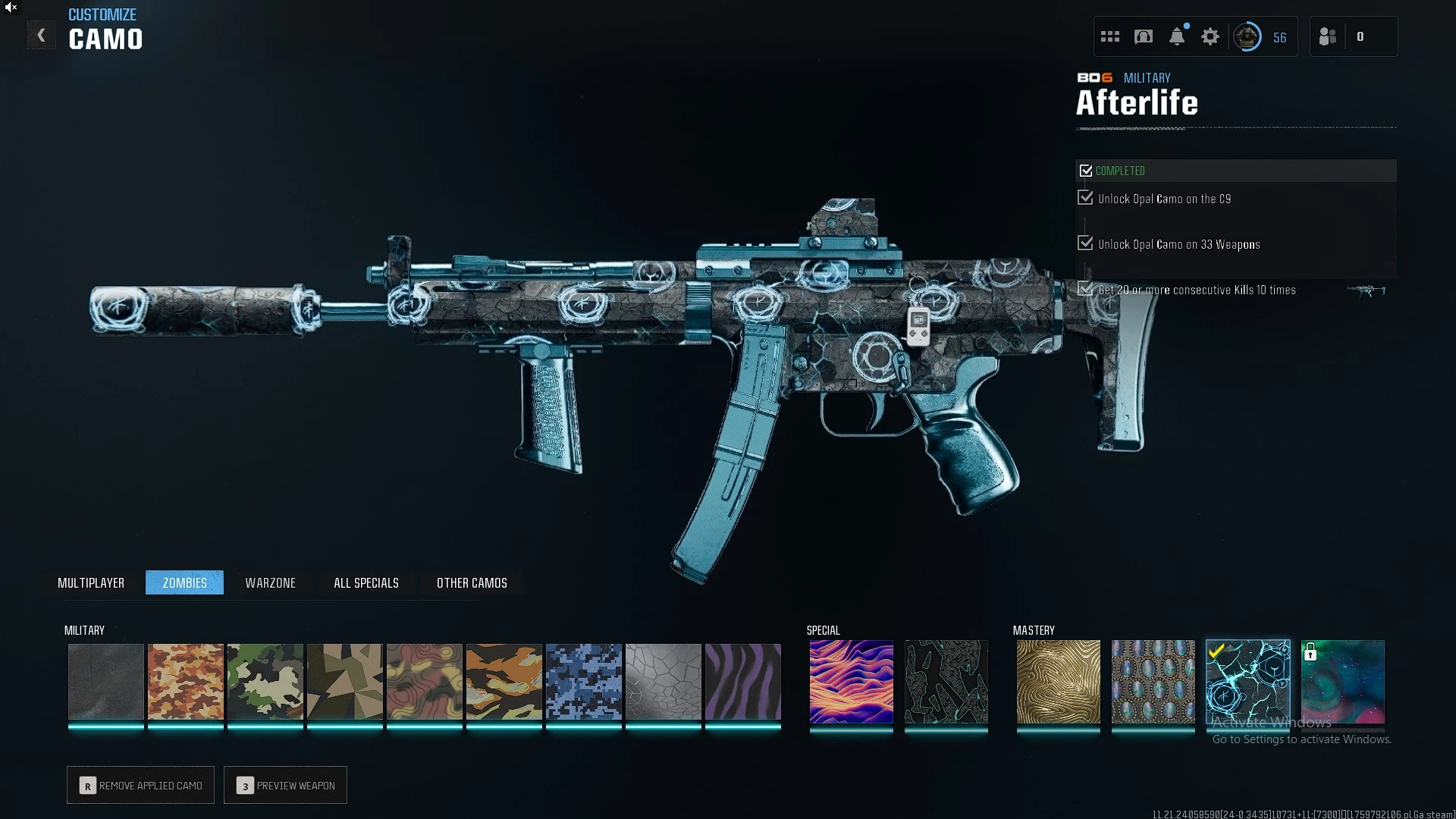Image resolution: width=1456 pixels, height=819 pixels.
Task: Select the locked nebula mastery camo
Action: point(1343,682)
